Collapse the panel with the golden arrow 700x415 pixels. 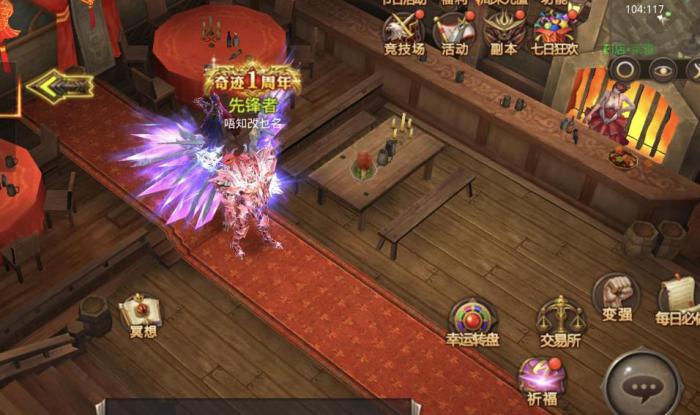tap(59, 88)
